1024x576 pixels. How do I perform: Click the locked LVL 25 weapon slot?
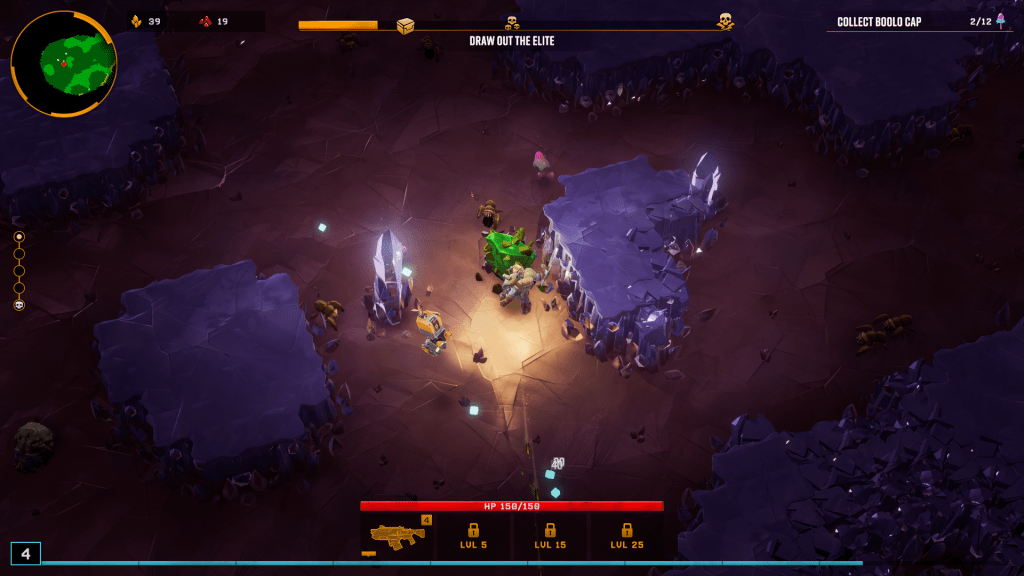(627, 536)
